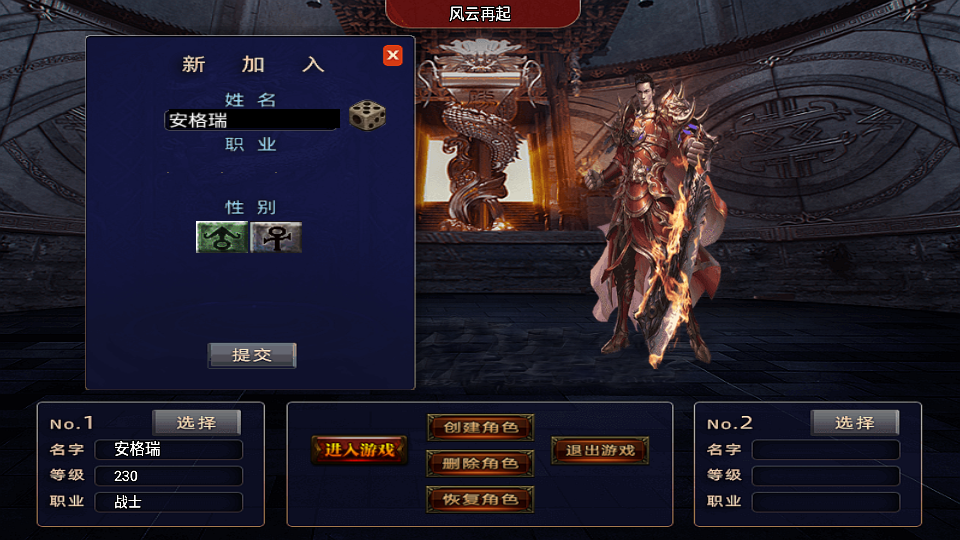This screenshot has height=540, width=960.
Task: Choose the male gender icon
Action: pyautogui.click(x=222, y=237)
